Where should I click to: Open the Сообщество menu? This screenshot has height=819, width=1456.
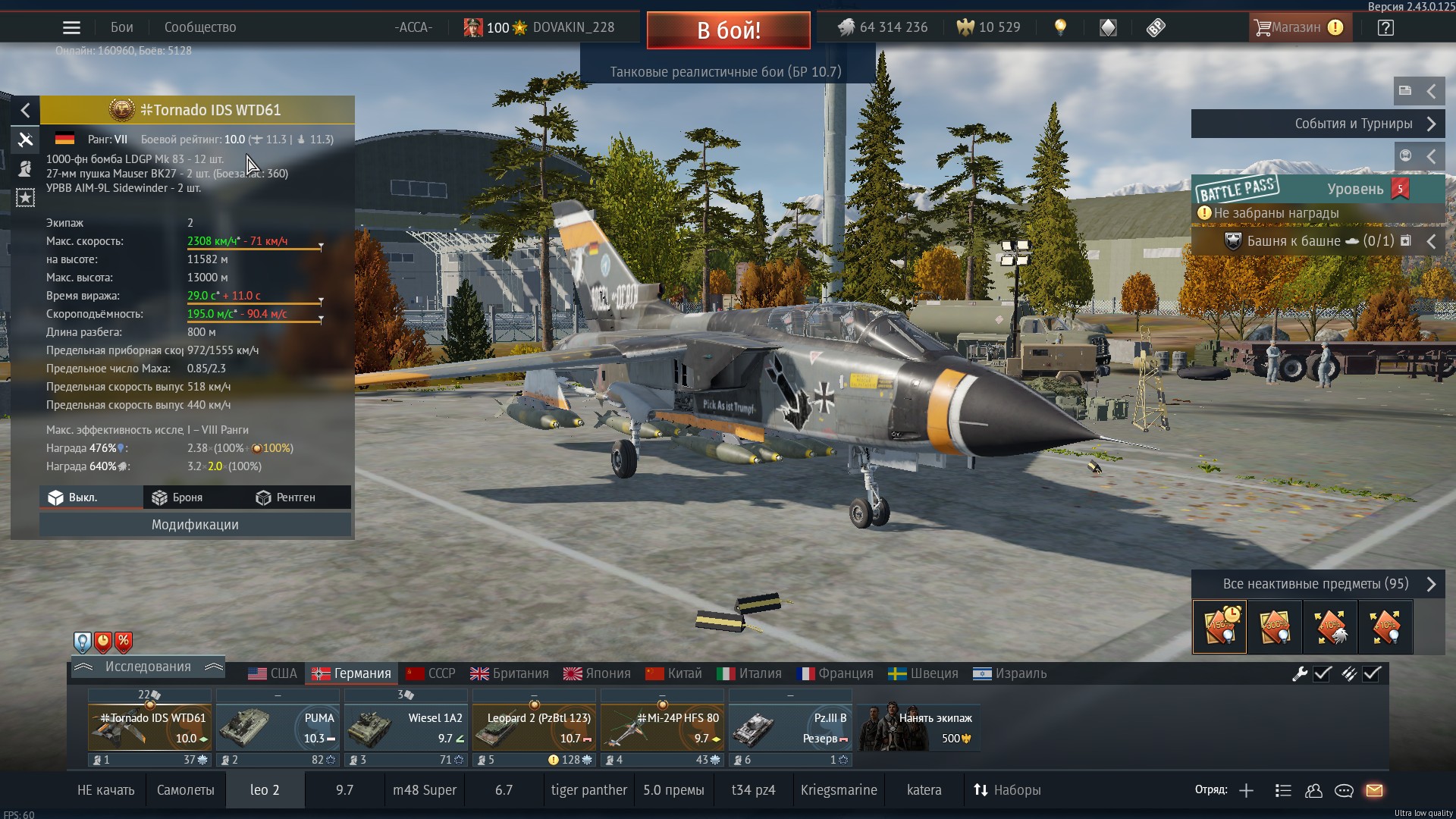[x=200, y=27]
